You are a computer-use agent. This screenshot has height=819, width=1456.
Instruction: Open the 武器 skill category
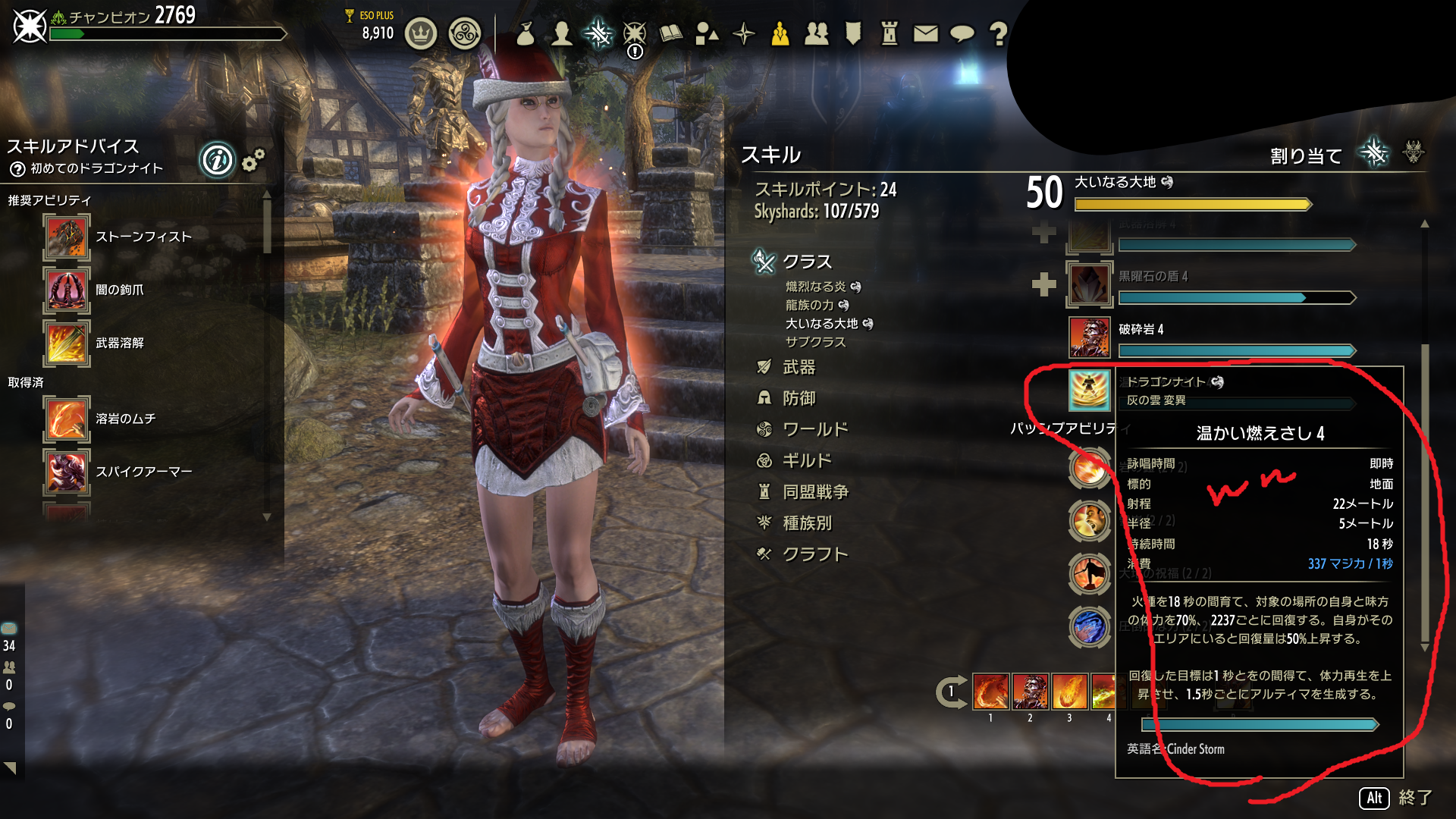coord(799,368)
